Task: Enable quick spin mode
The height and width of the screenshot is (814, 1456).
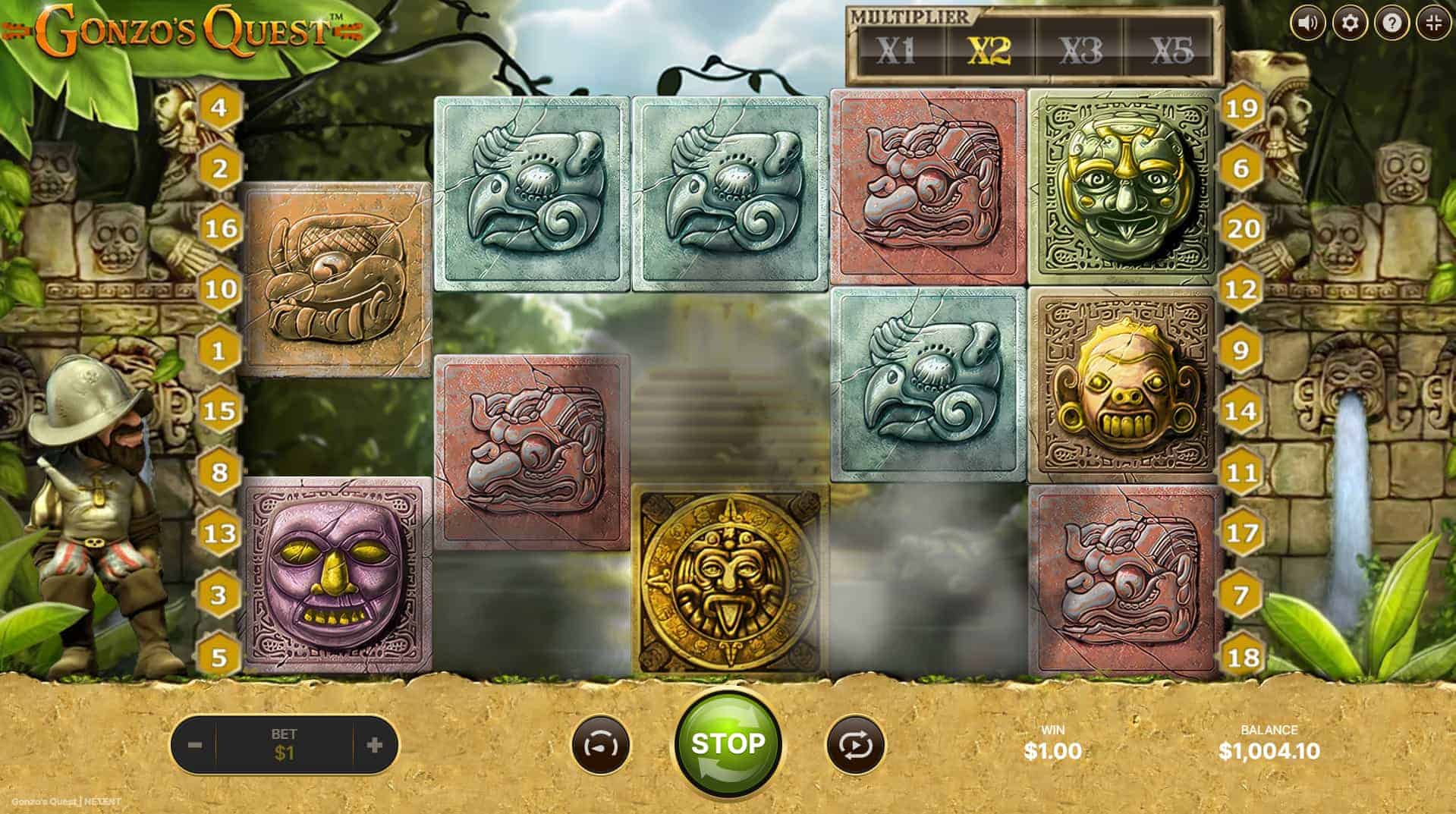Action: (x=599, y=745)
